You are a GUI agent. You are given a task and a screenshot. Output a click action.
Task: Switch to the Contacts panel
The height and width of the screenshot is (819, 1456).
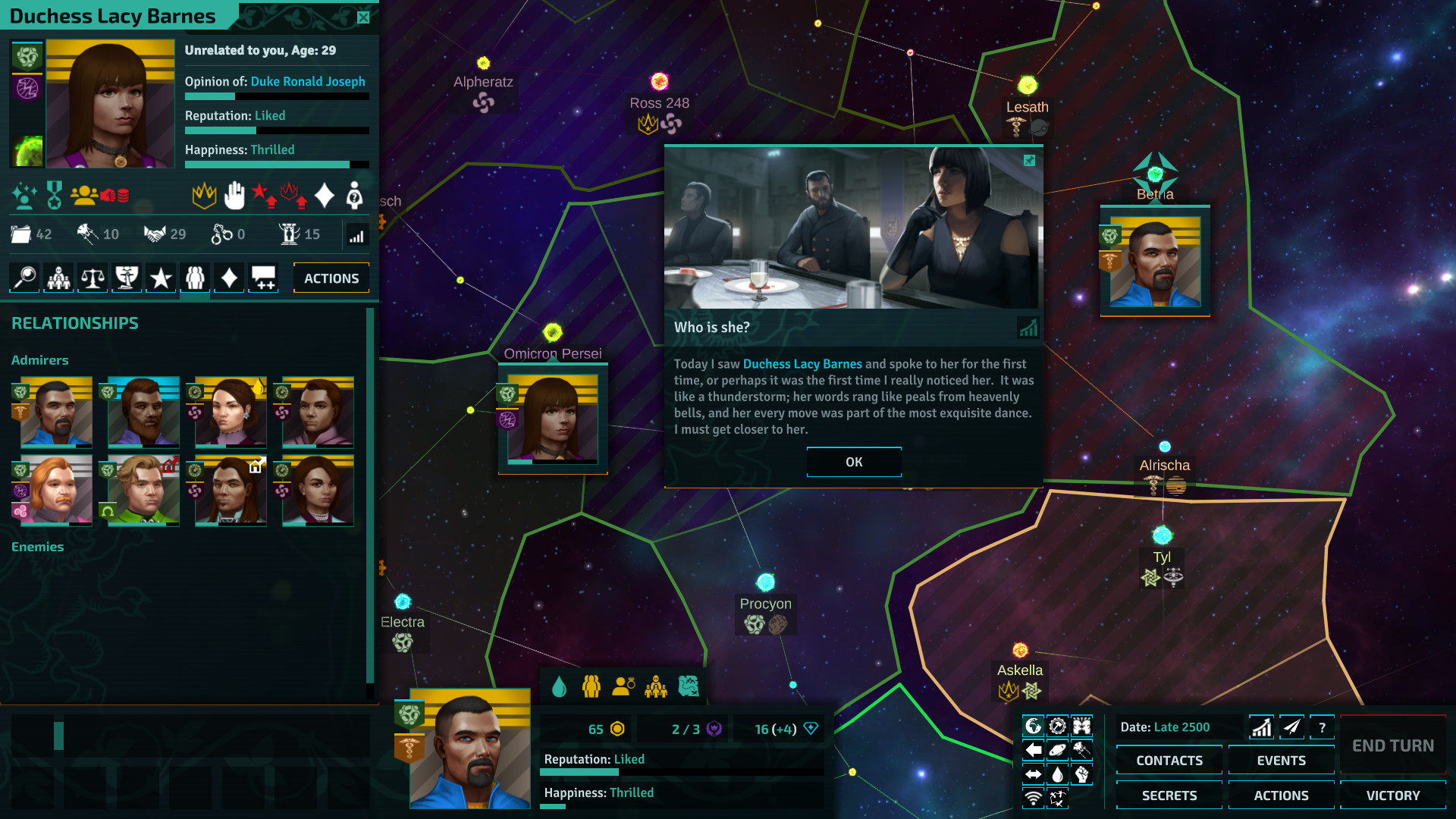click(1169, 760)
